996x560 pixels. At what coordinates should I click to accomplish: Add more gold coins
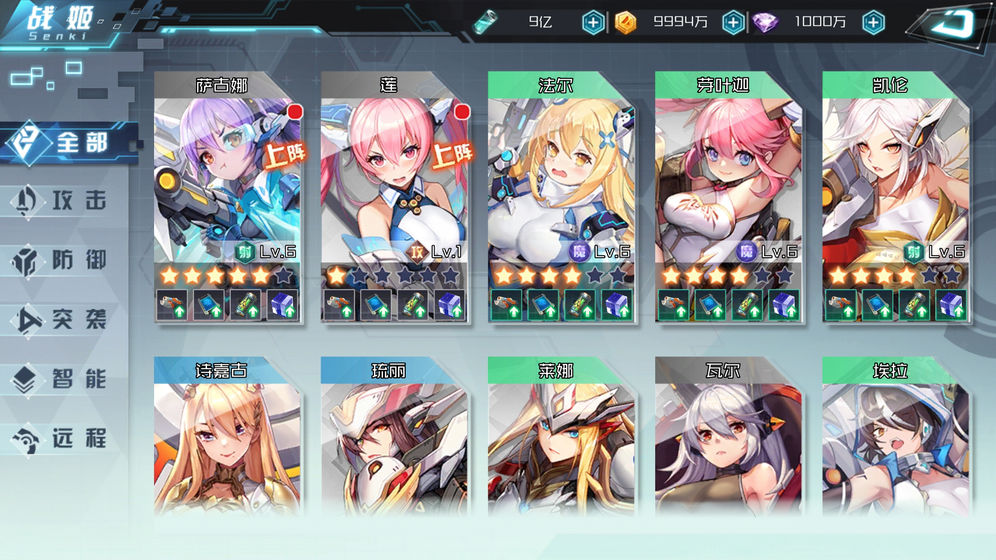(x=733, y=22)
